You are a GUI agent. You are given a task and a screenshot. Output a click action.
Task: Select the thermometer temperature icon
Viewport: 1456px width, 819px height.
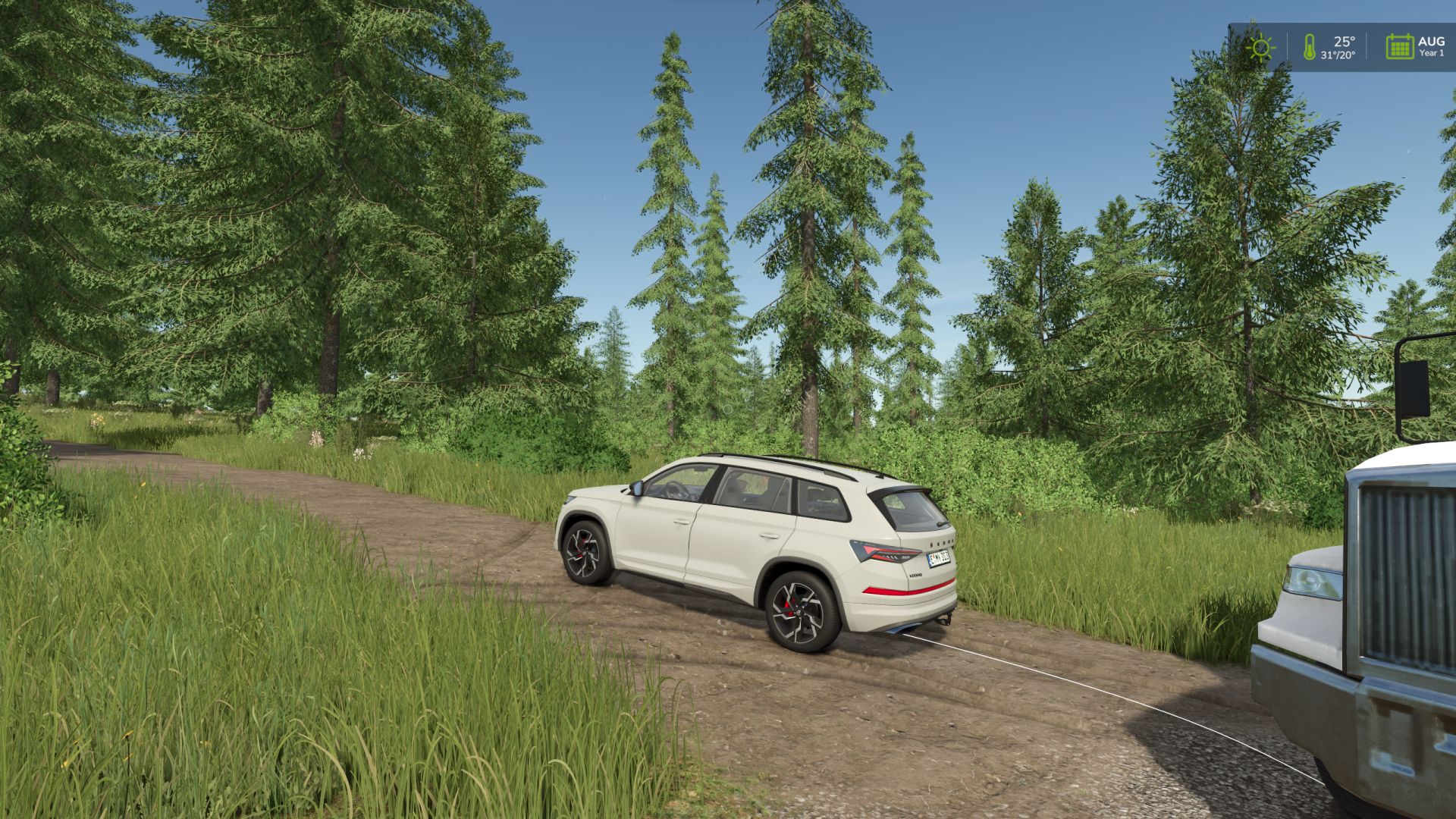tap(1309, 47)
